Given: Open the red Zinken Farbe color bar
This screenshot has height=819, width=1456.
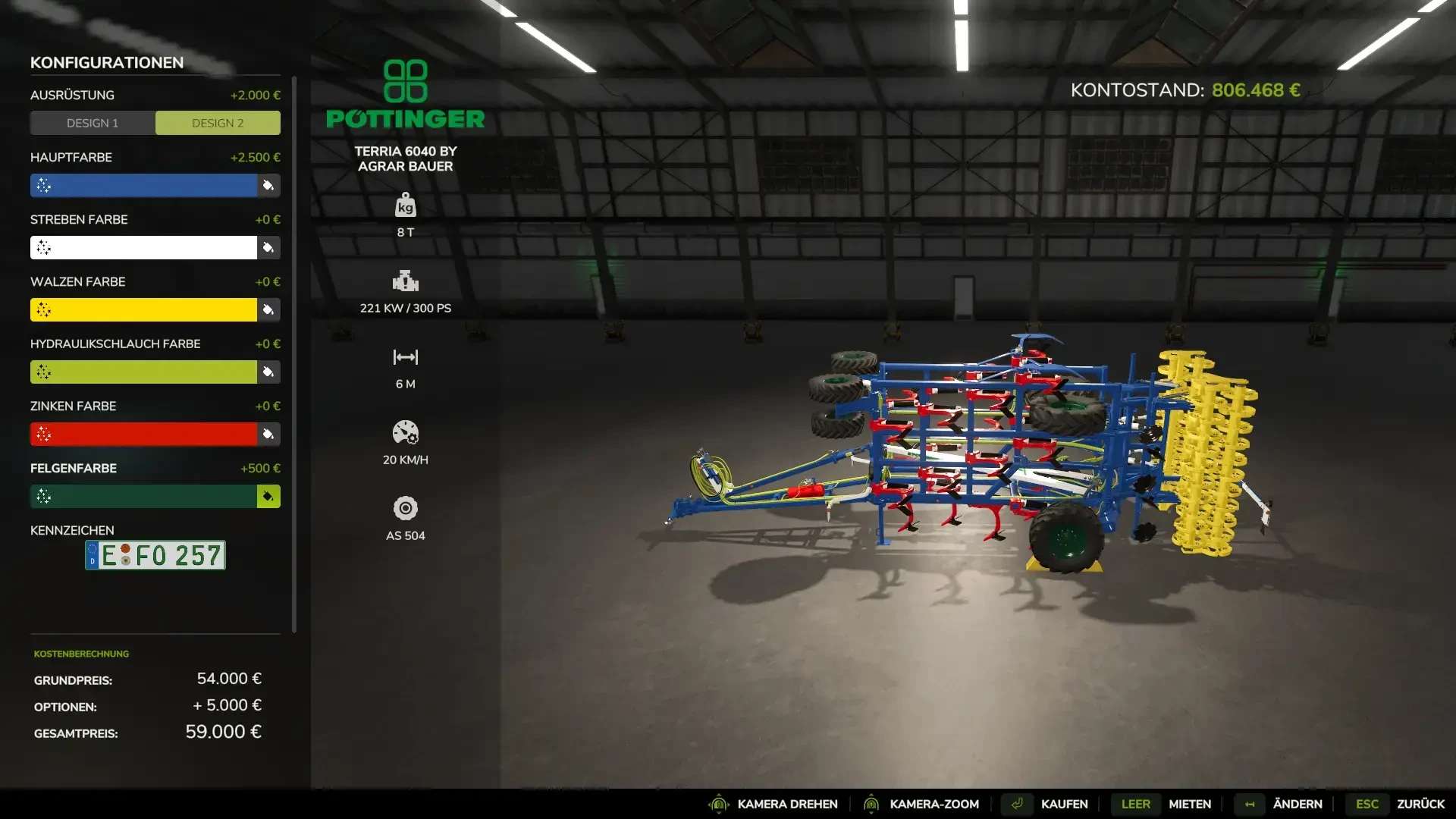Looking at the screenshot, I should pos(144,435).
